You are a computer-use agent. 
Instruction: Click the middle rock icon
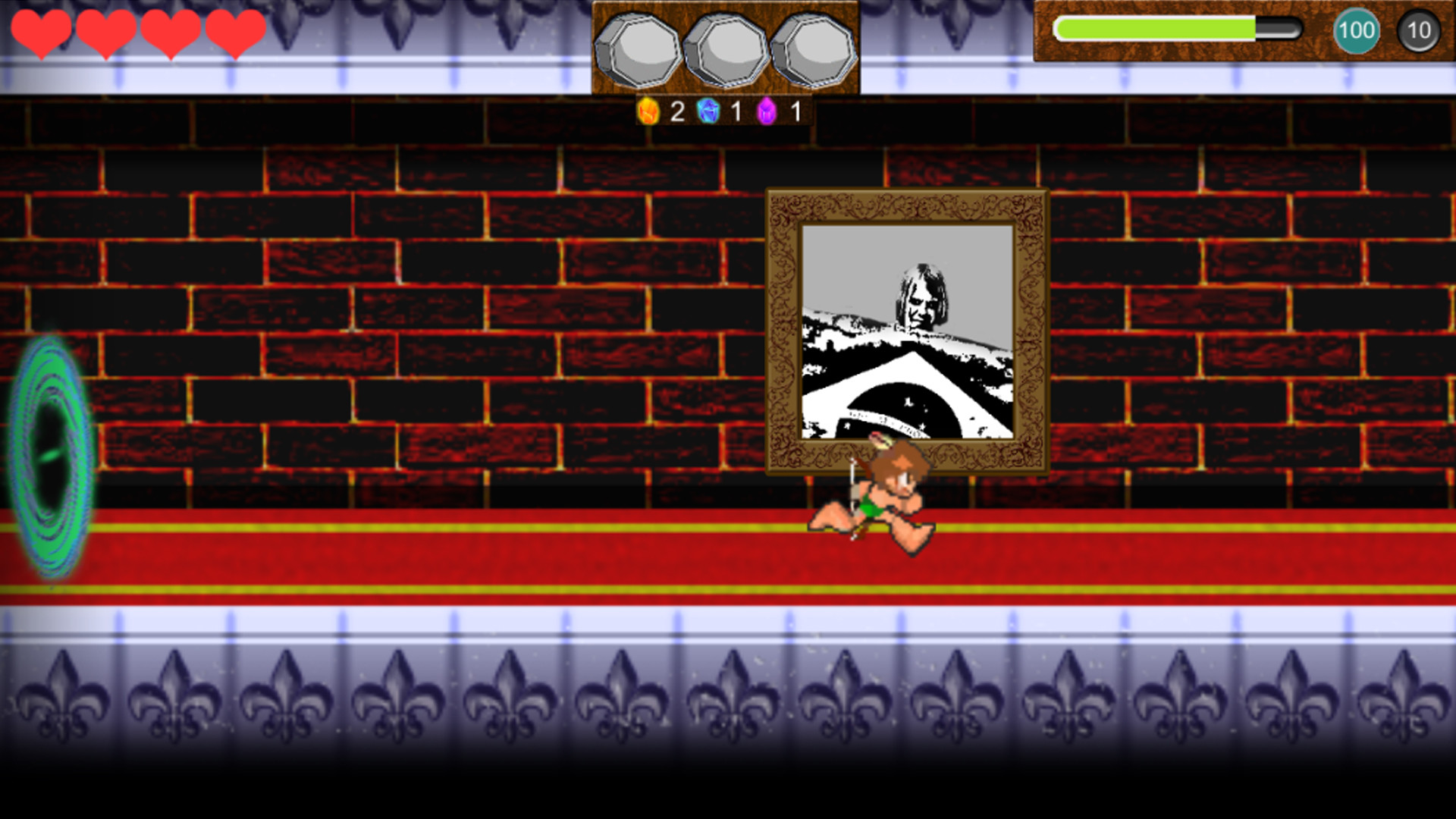[x=726, y=49]
